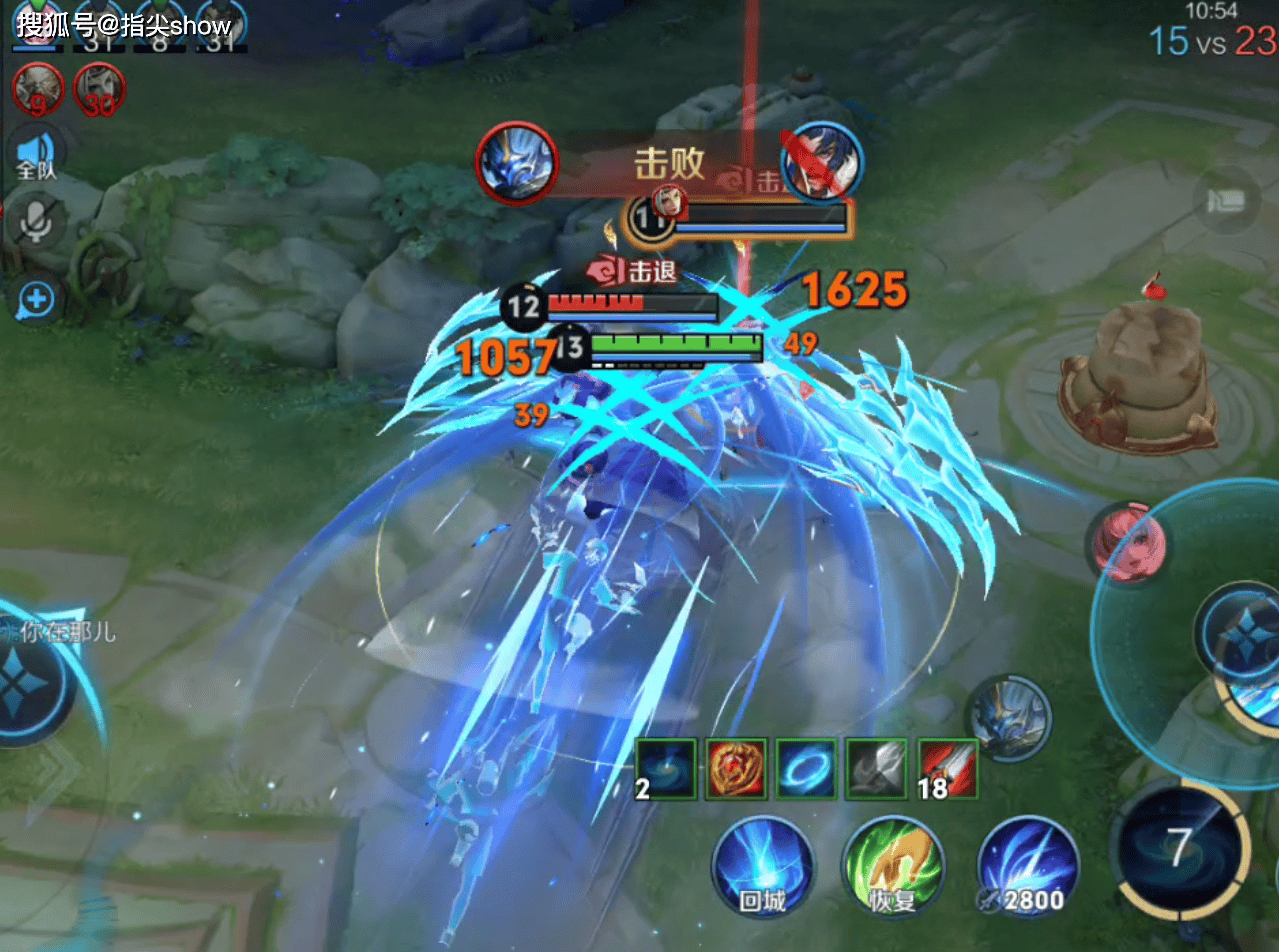Viewport: 1279px width, 952px height.
Task: Tap the armored hero portrait above the item bar
Action: point(1009,719)
